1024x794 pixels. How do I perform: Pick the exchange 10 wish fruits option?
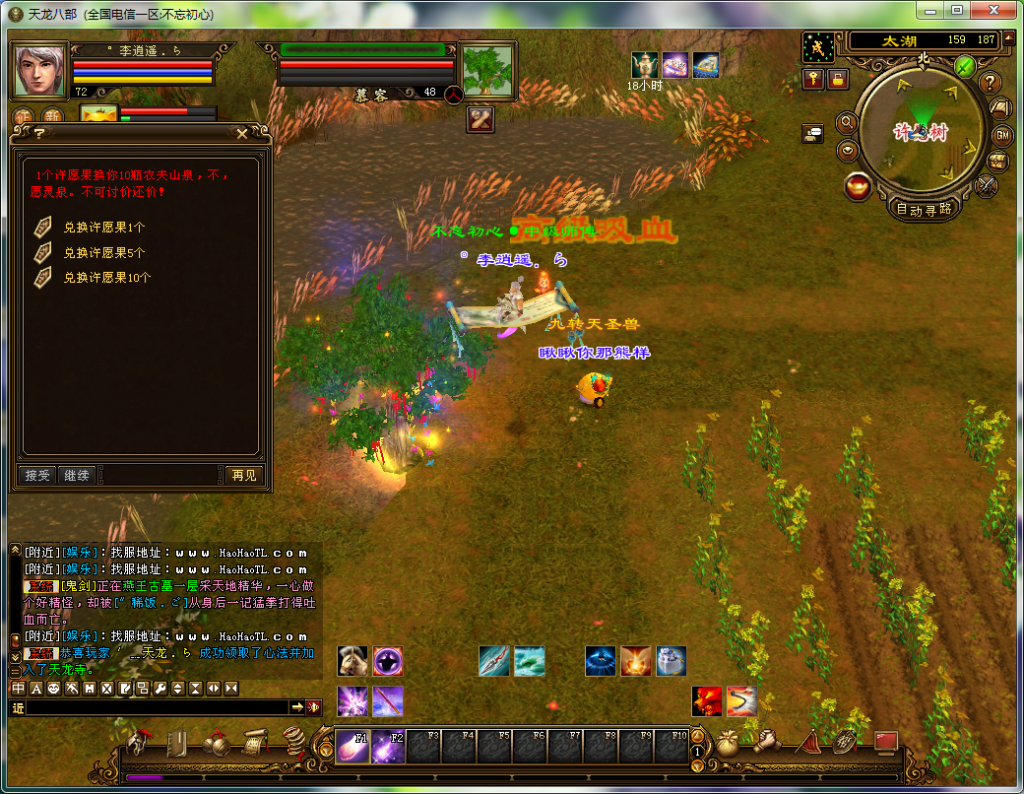click(x=107, y=277)
